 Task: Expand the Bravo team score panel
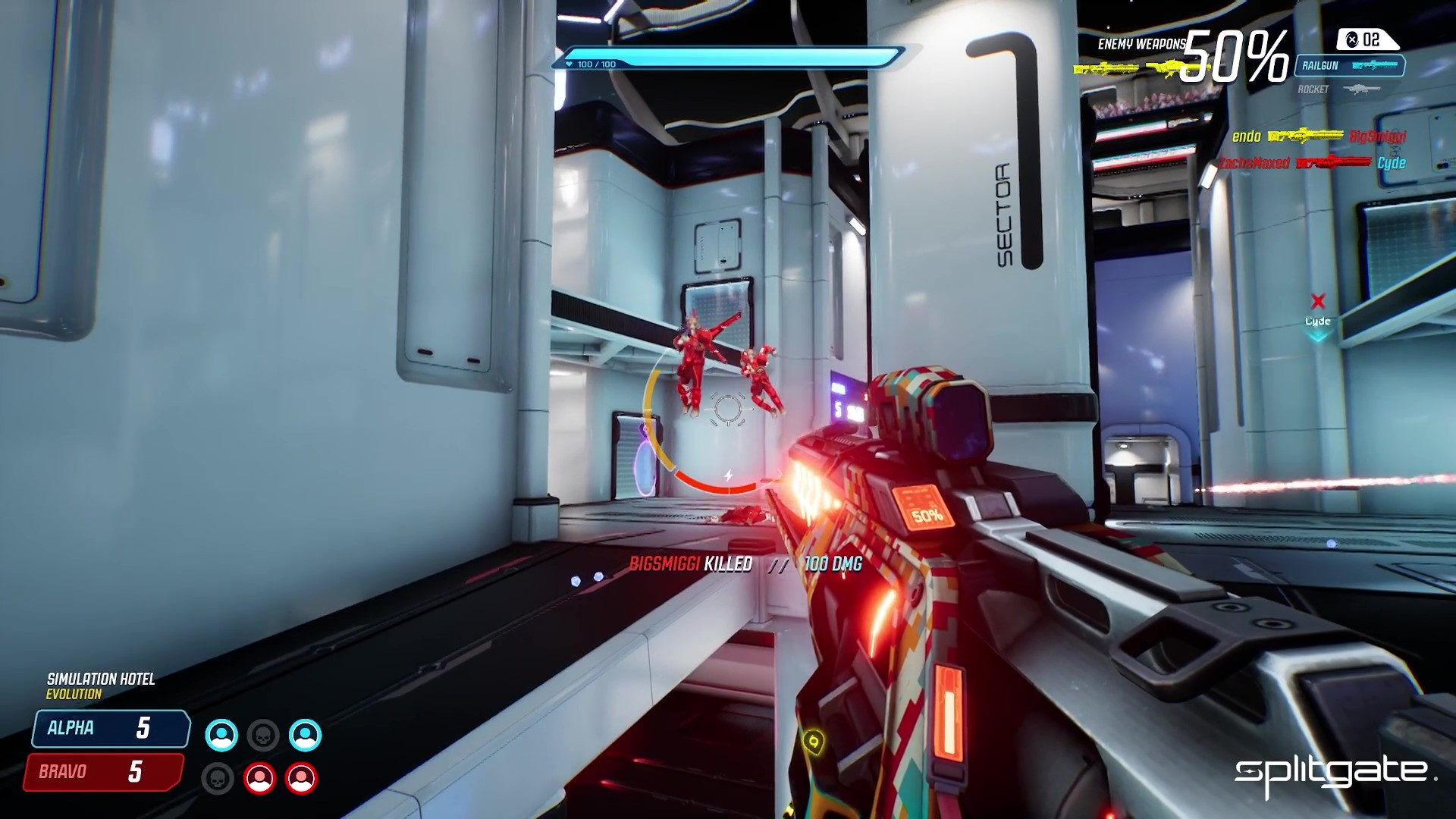(x=102, y=773)
